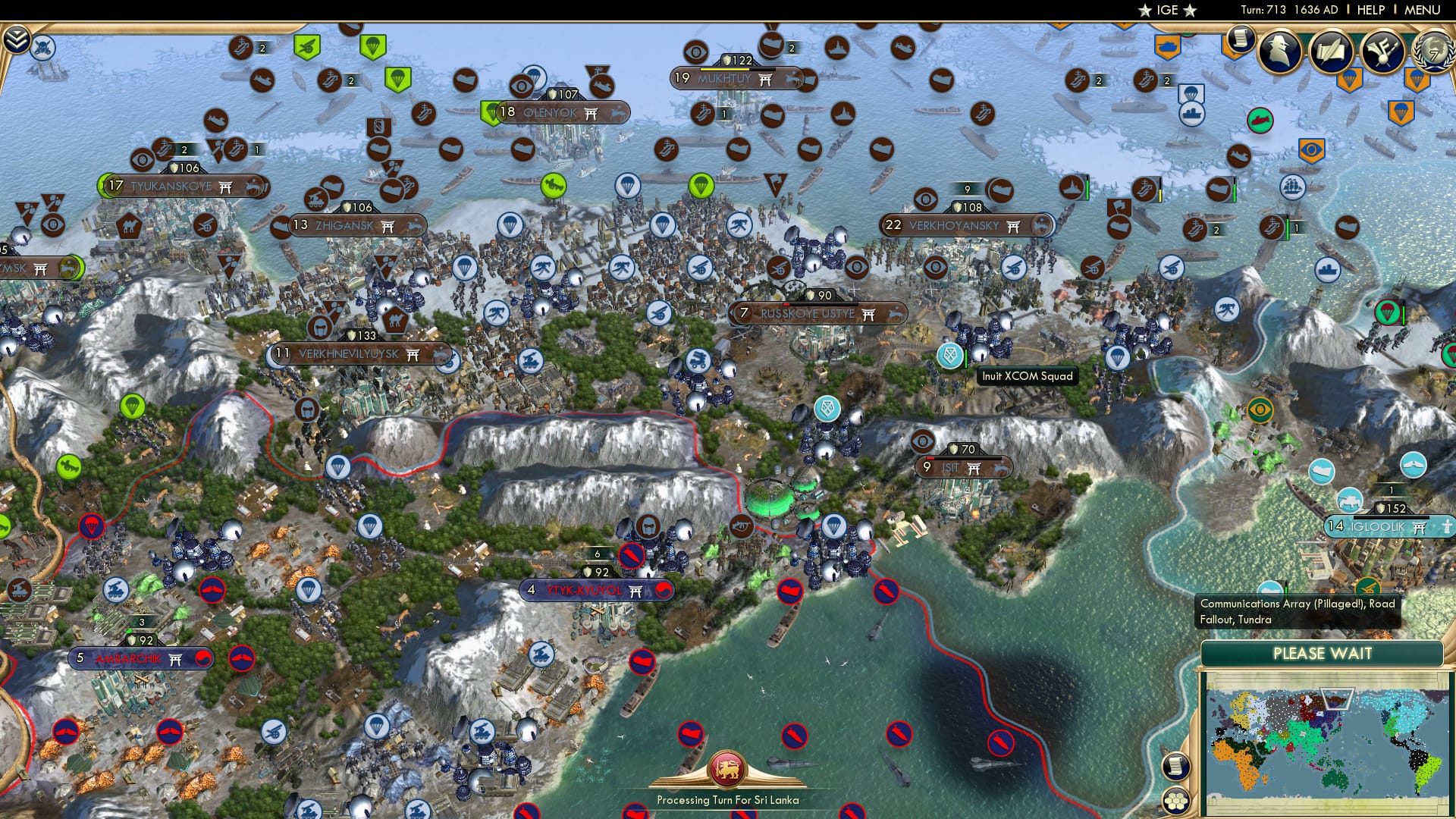The image size is (1456, 819).
Task: Select the Privateer pirate flag in top-left corner
Action: coord(42,47)
